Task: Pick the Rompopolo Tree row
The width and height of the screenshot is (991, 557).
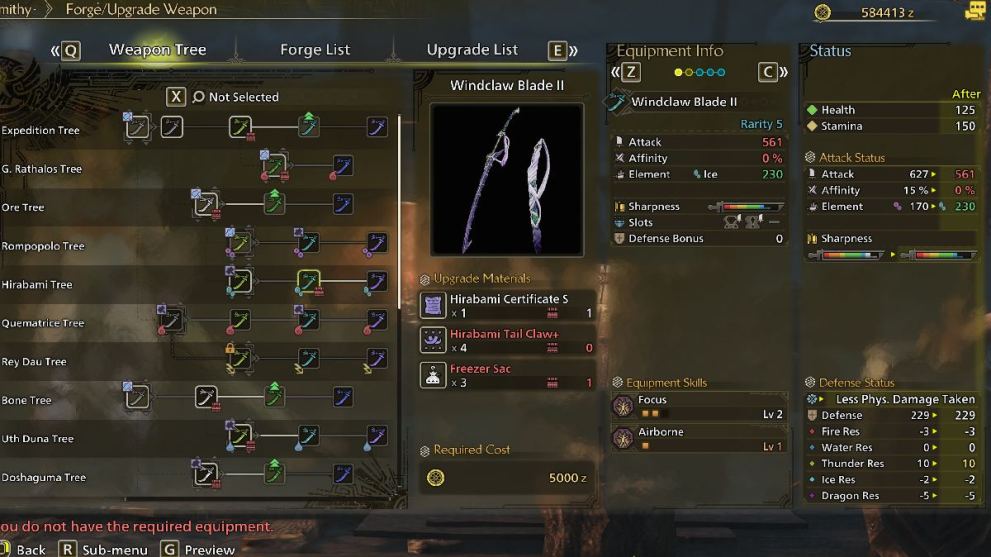Action: [x=43, y=246]
